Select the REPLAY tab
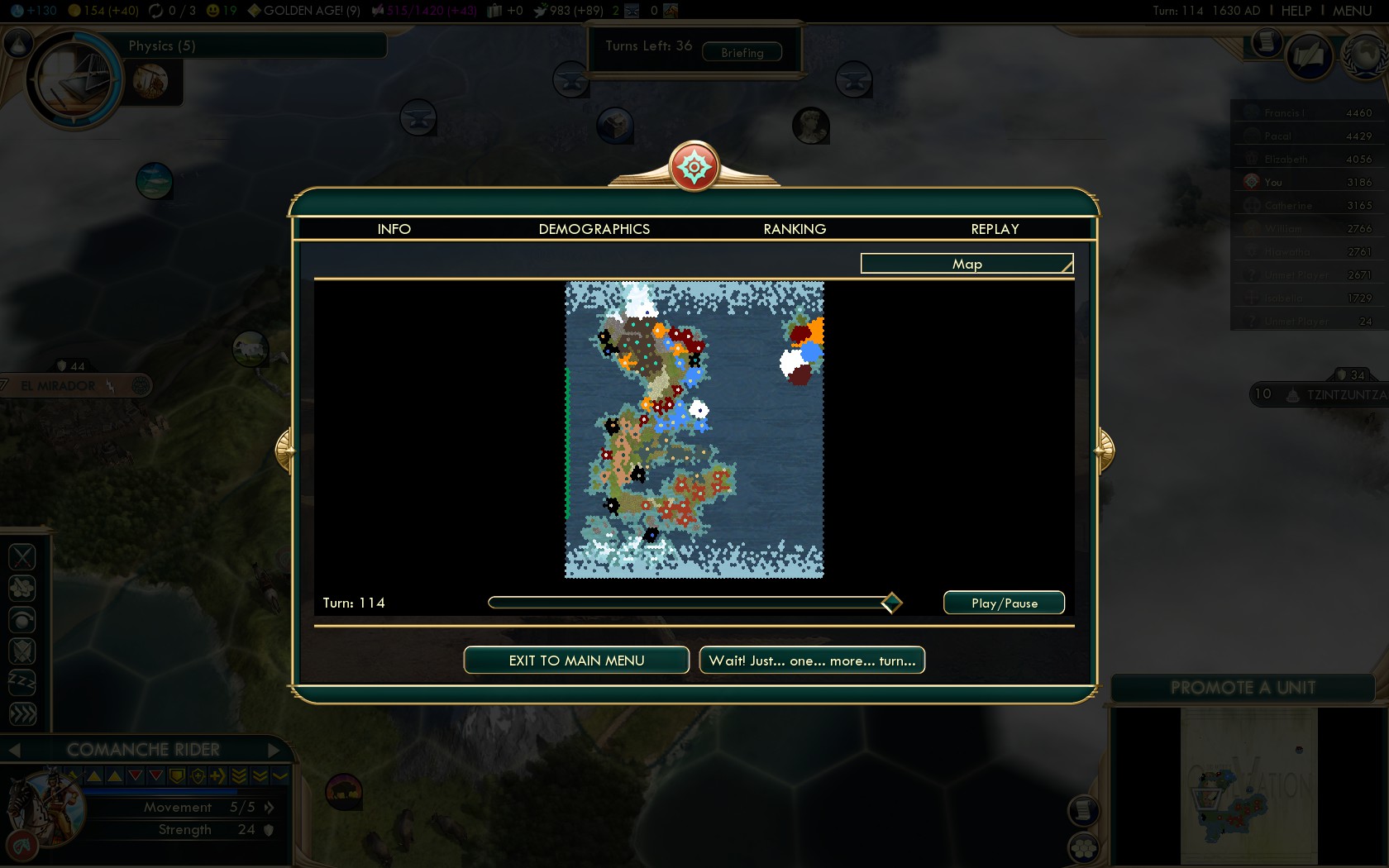1389x868 pixels. pos(995,229)
